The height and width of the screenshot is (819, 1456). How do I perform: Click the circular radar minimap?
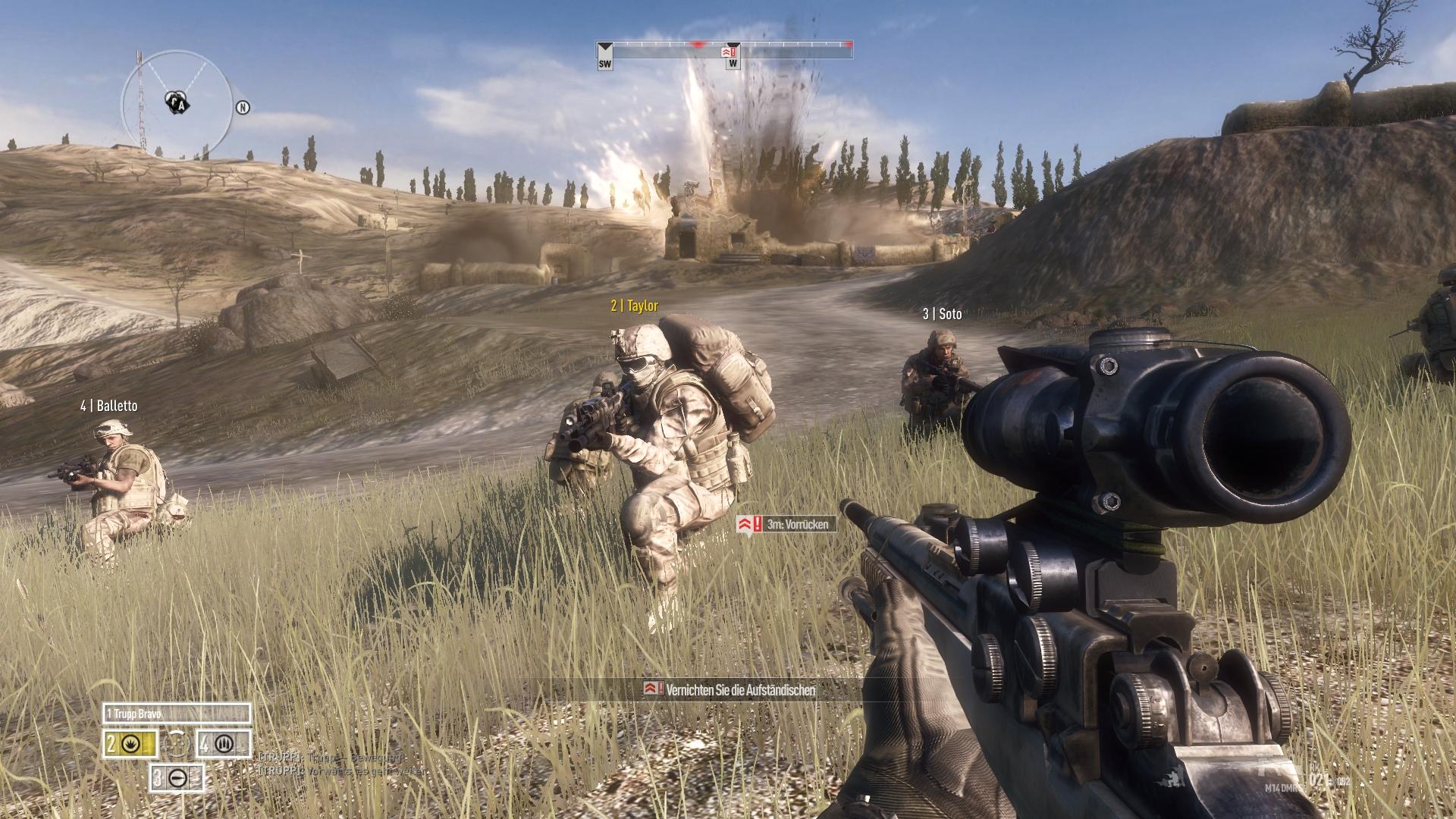point(177,101)
